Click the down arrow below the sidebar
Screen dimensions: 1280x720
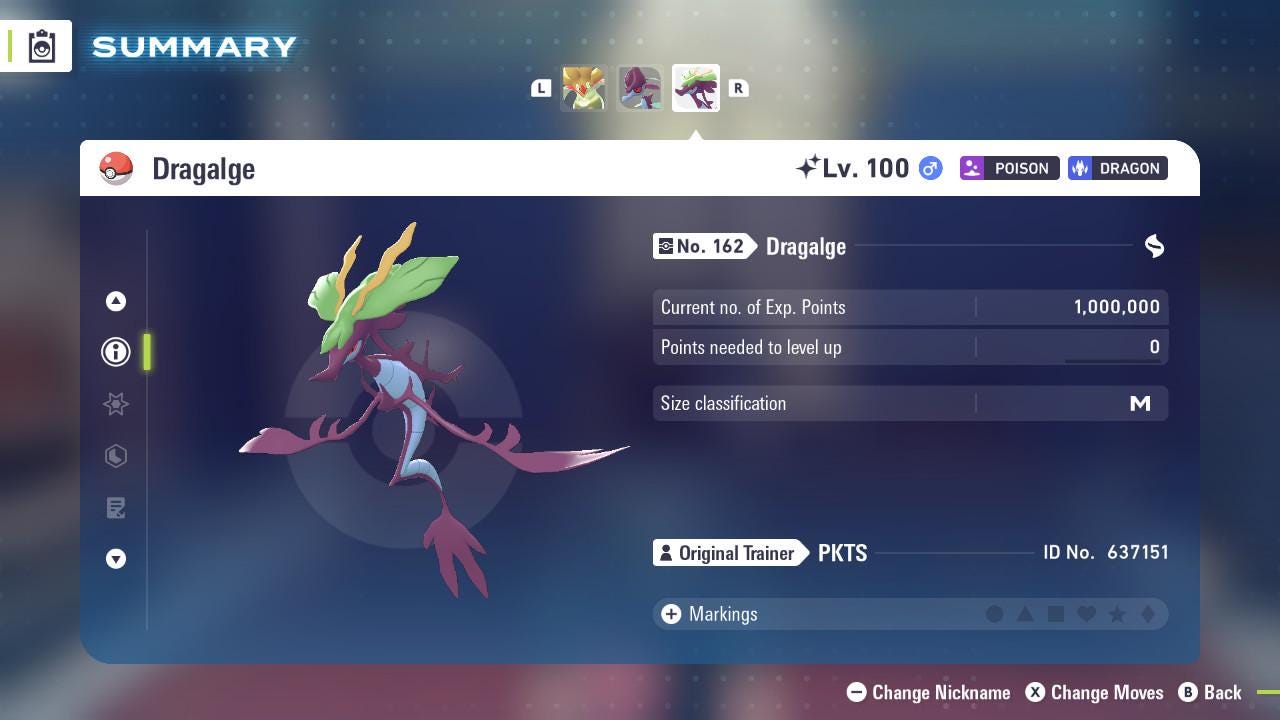115,559
